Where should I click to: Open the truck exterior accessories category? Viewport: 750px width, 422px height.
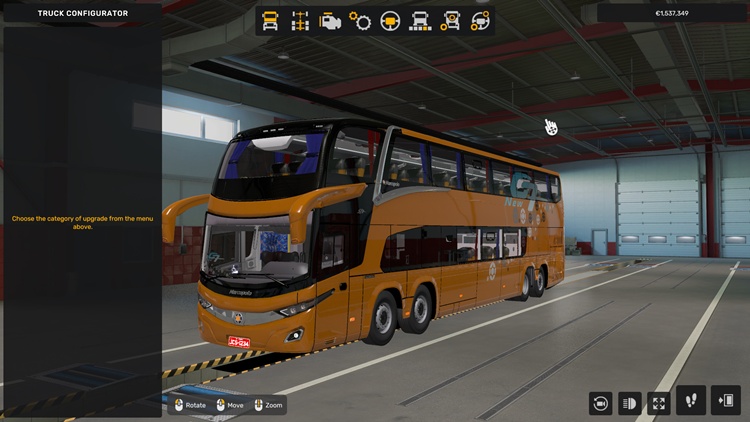click(451, 21)
